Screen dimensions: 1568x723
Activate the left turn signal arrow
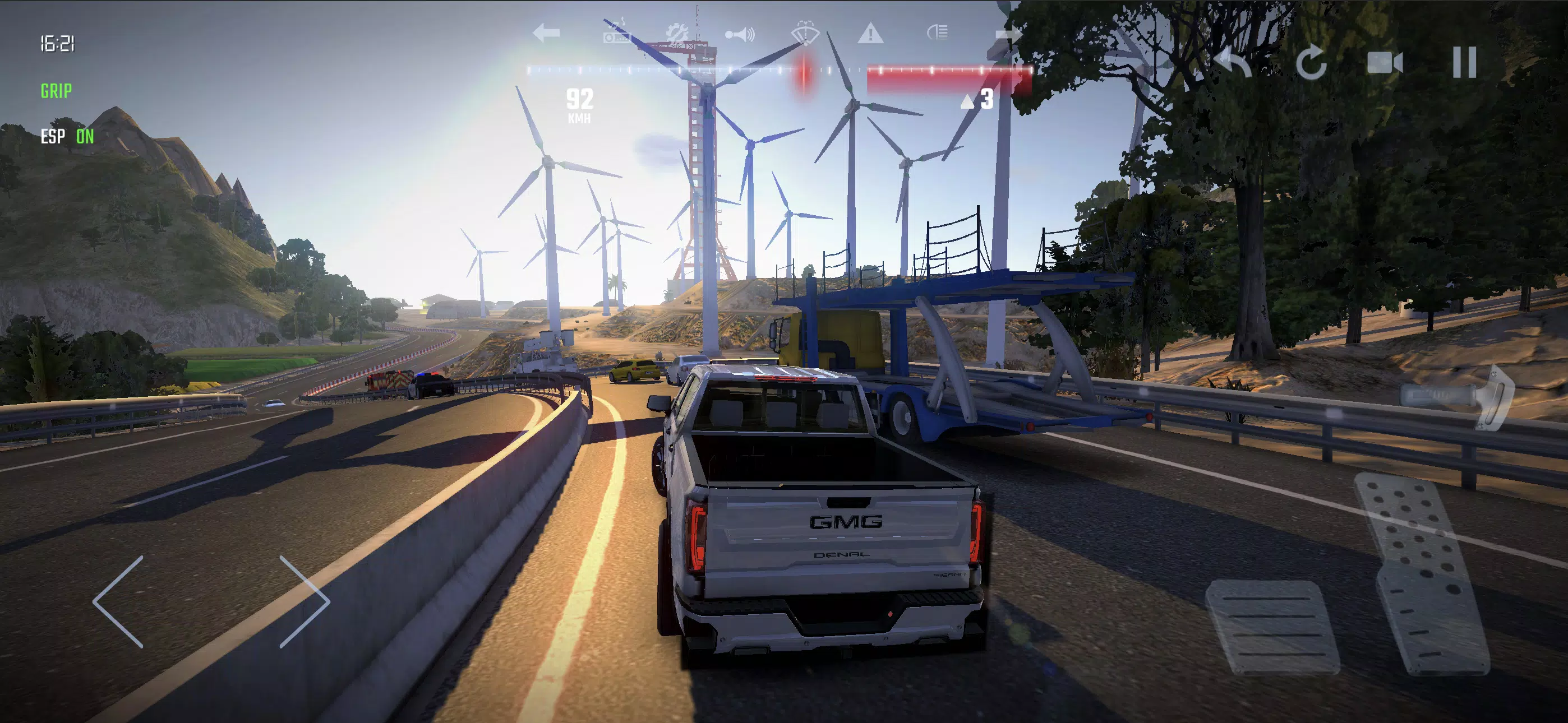546,33
